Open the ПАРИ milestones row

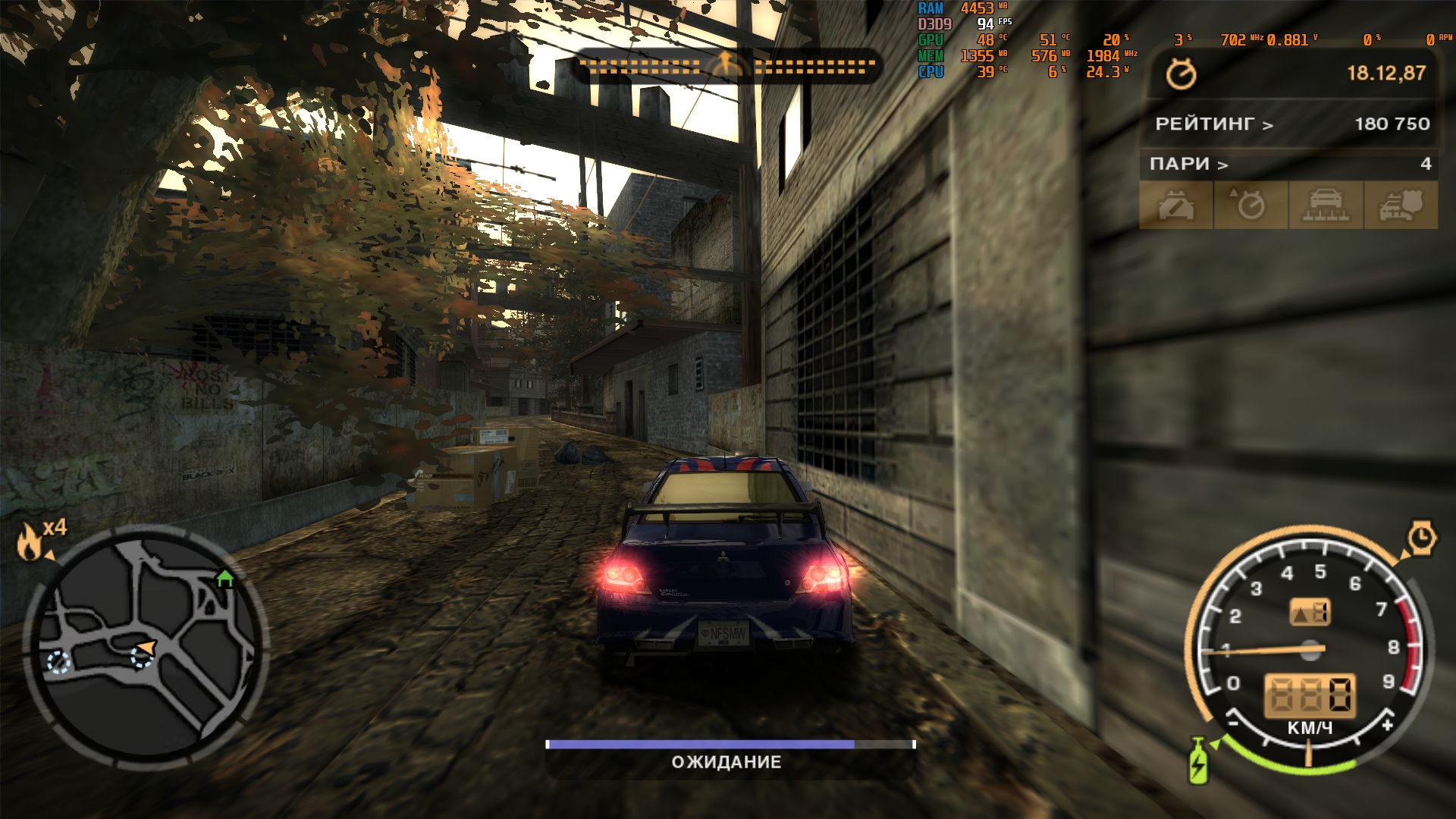[x=1288, y=164]
